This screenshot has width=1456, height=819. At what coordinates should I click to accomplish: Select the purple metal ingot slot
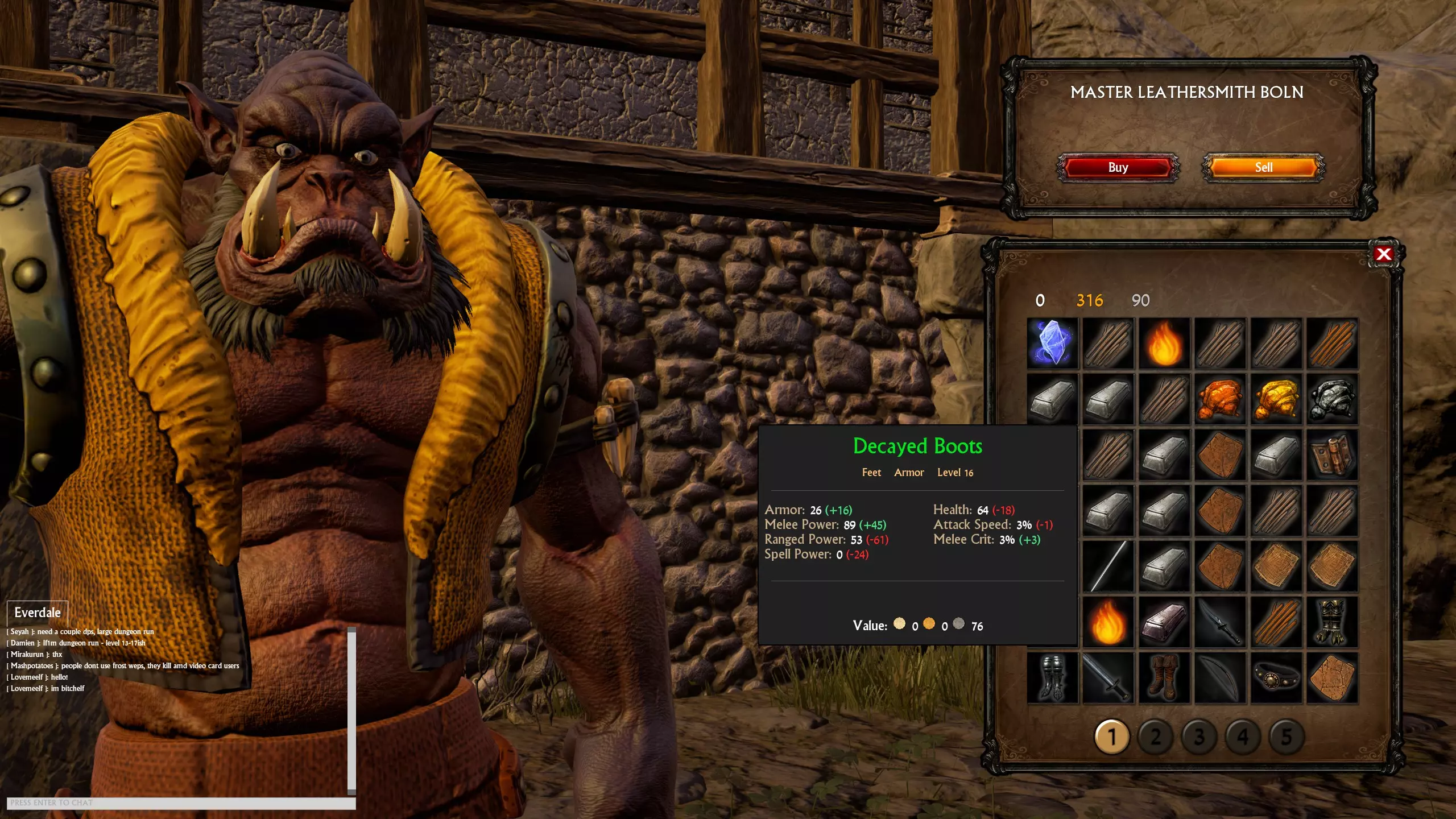coord(1164,622)
